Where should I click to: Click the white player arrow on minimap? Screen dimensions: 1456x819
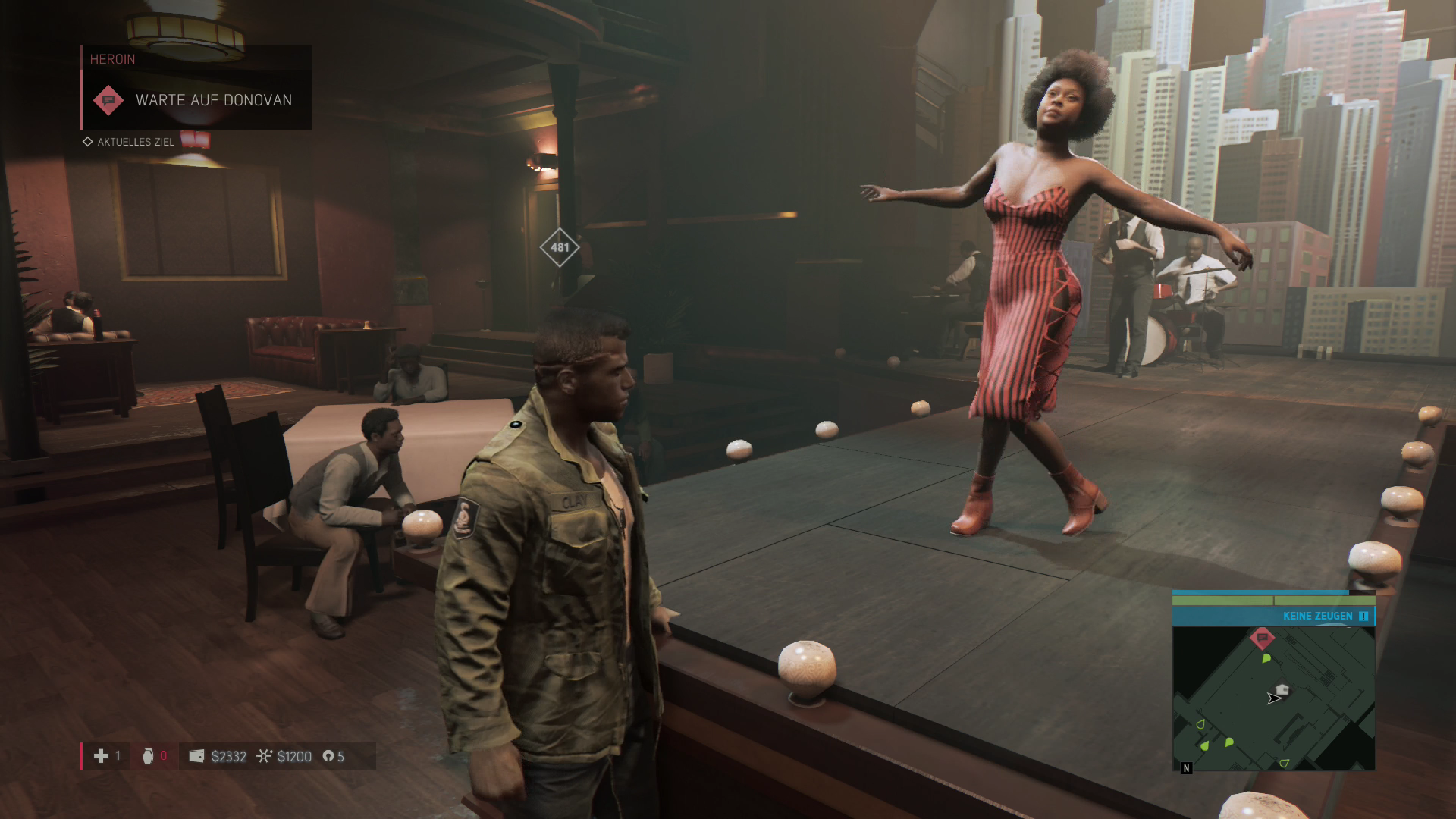click(x=1273, y=698)
